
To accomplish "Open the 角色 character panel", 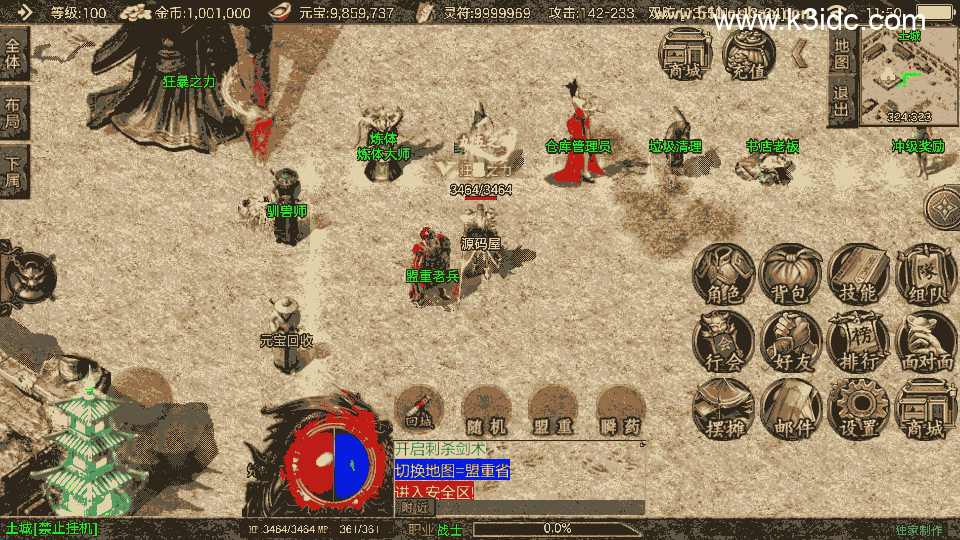I will tap(723, 276).
